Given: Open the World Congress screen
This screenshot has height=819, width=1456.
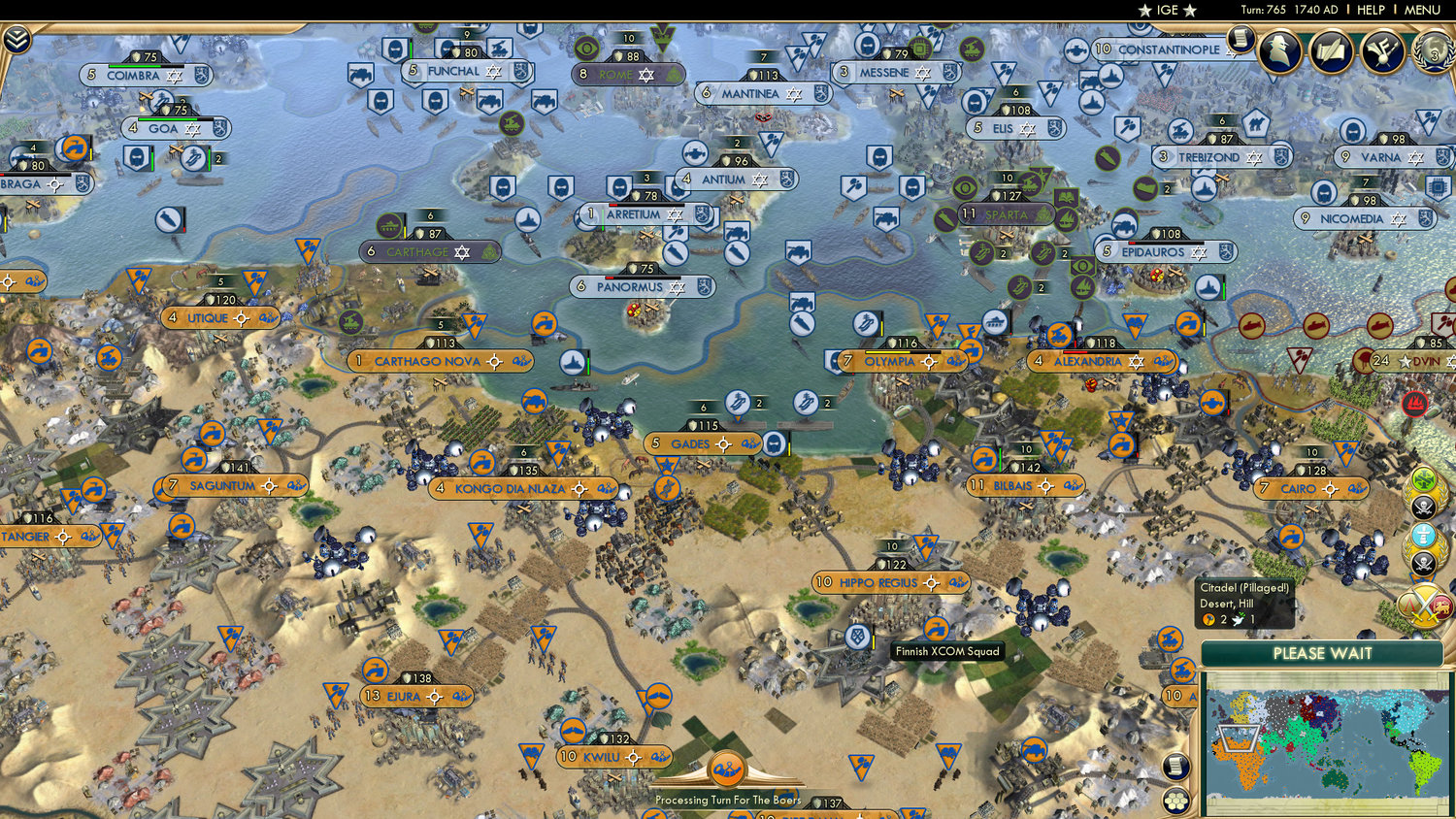Looking at the screenshot, I should click(x=1432, y=53).
